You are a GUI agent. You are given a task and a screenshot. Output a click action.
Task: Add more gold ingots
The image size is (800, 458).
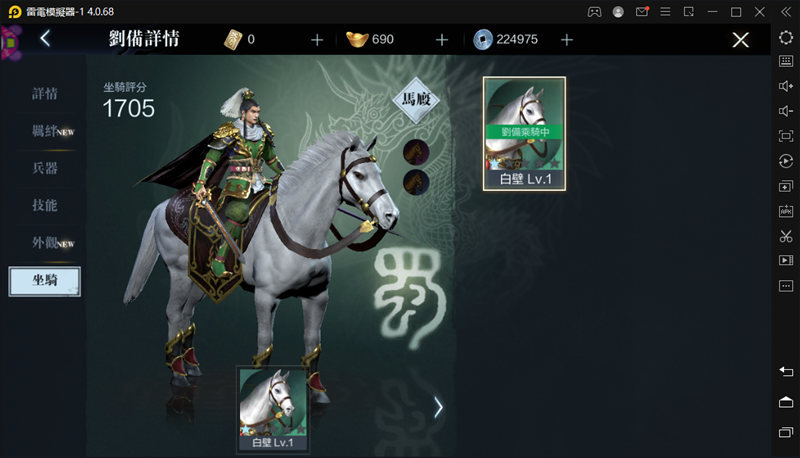coord(442,40)
